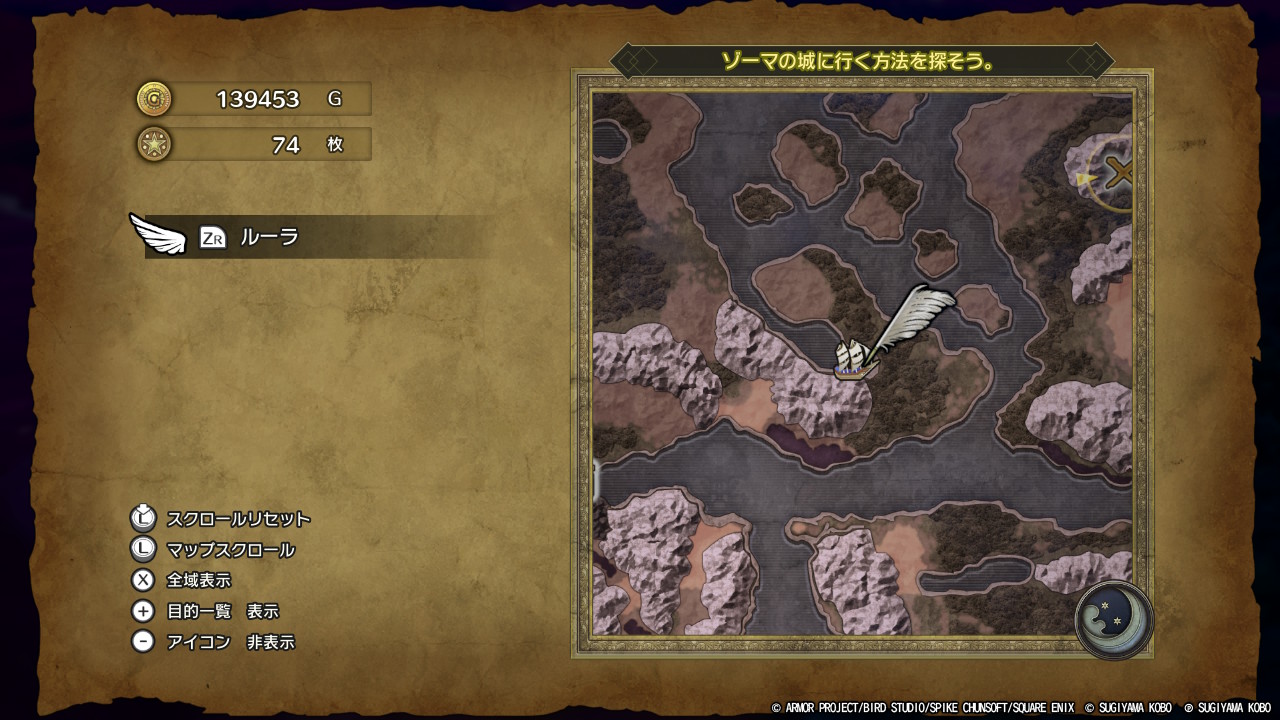Toggle the アイコン 非表示 icon visibility

(230, 642)
